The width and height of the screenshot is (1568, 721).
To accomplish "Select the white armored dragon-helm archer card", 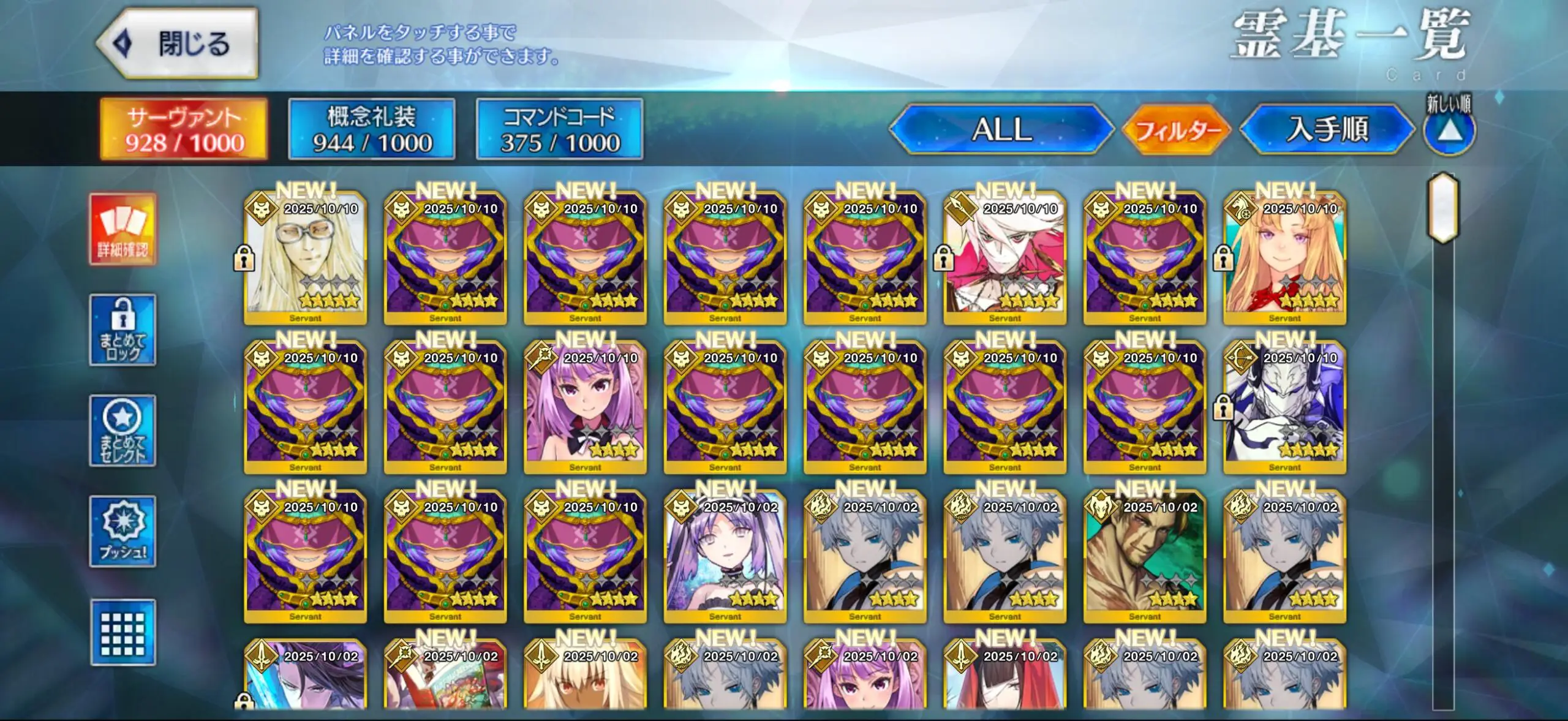I will point(1284,407).
